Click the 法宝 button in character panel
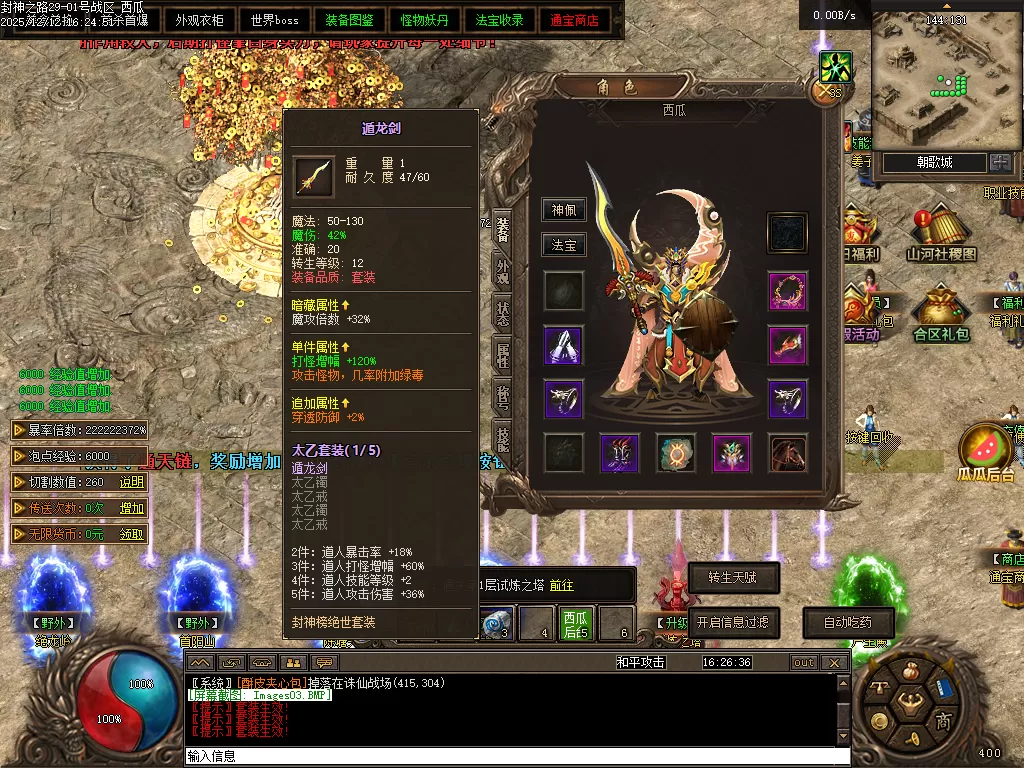The image size is (1024, 768). [563, 245]
